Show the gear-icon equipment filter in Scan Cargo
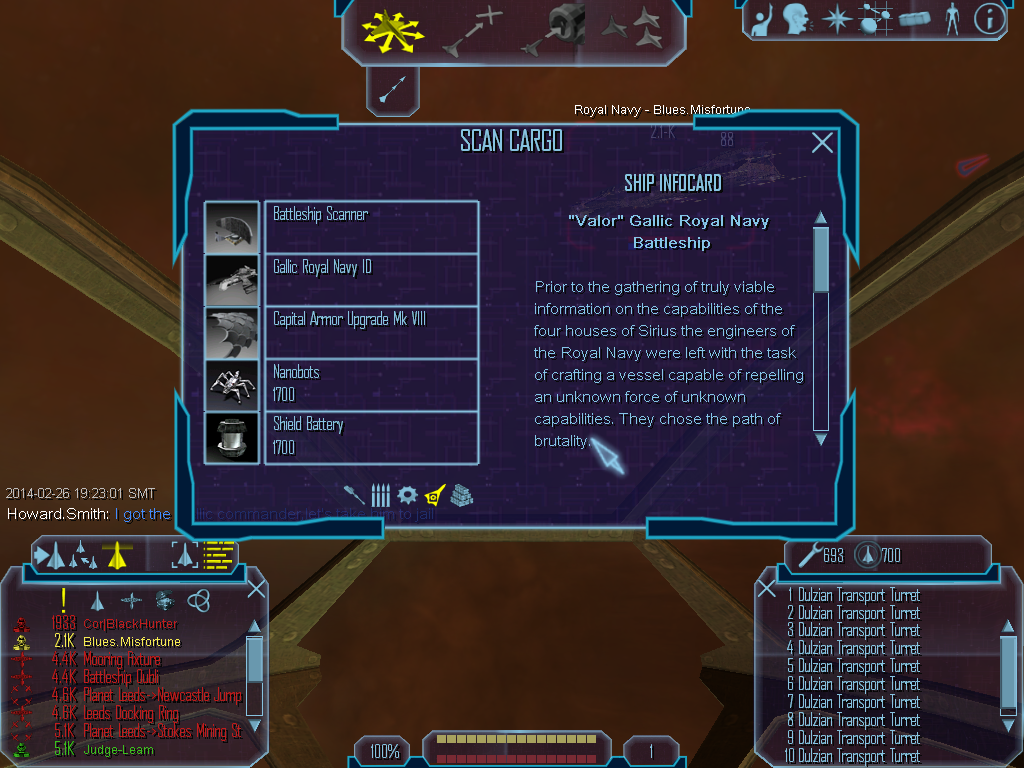Viewport: 1024px width, 768px height. point(407,495)
